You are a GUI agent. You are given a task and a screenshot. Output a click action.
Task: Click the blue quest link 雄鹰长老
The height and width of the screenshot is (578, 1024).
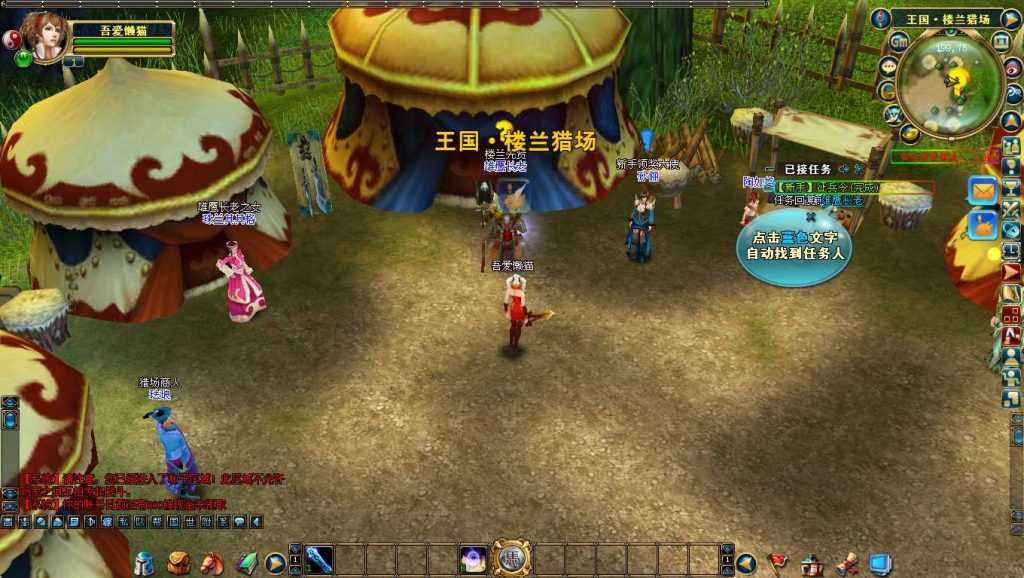point(840,200)
